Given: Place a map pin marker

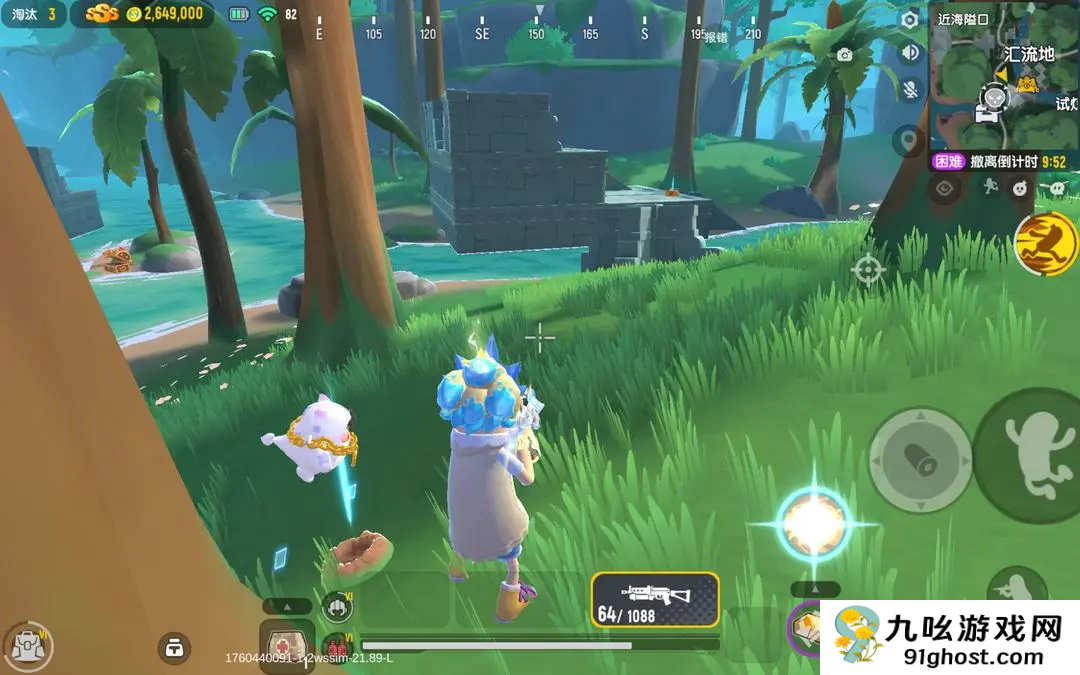Looking at the screenshot, I should tap(909, 141).
